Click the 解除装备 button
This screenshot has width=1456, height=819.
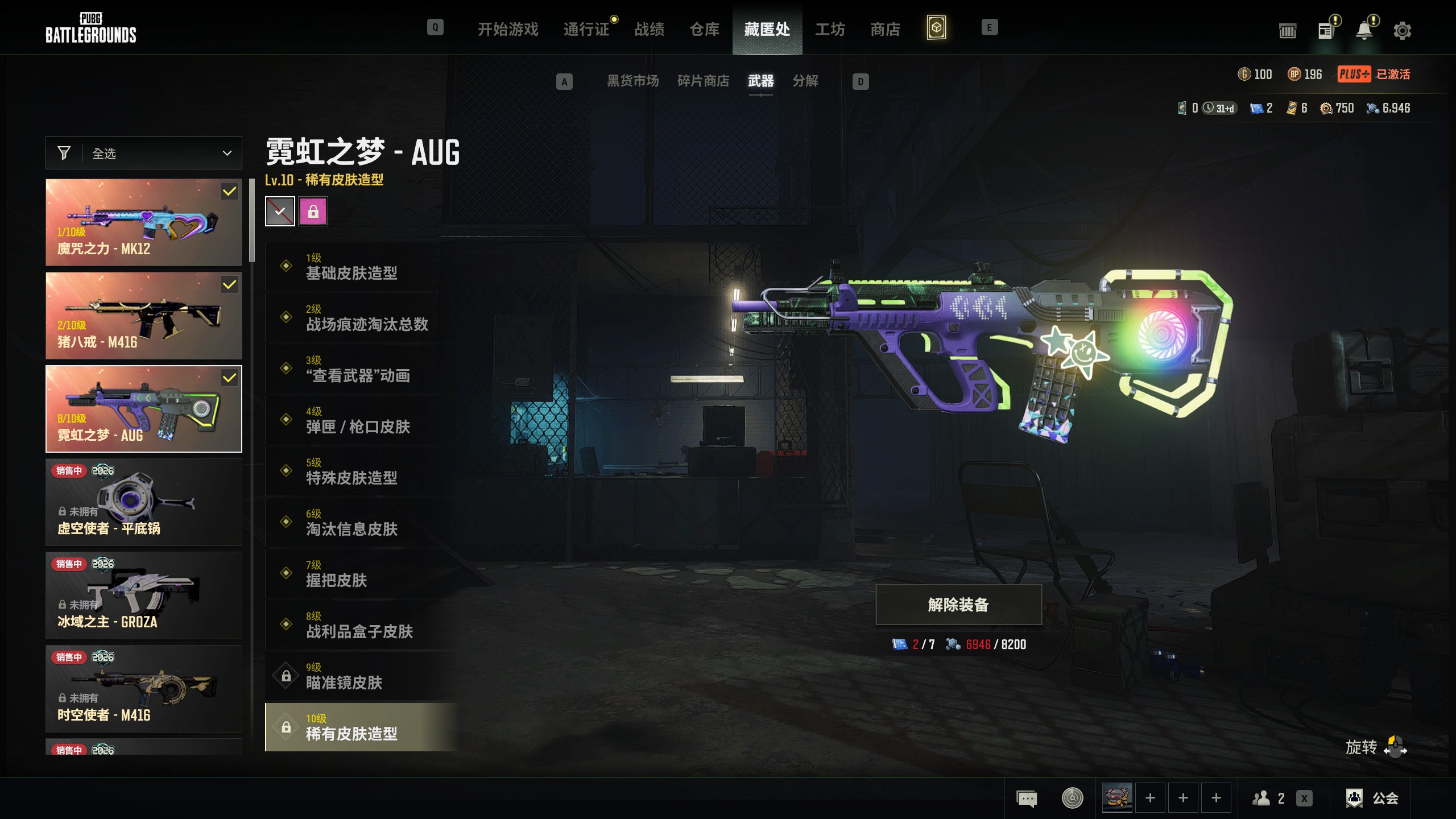point(958,605)
